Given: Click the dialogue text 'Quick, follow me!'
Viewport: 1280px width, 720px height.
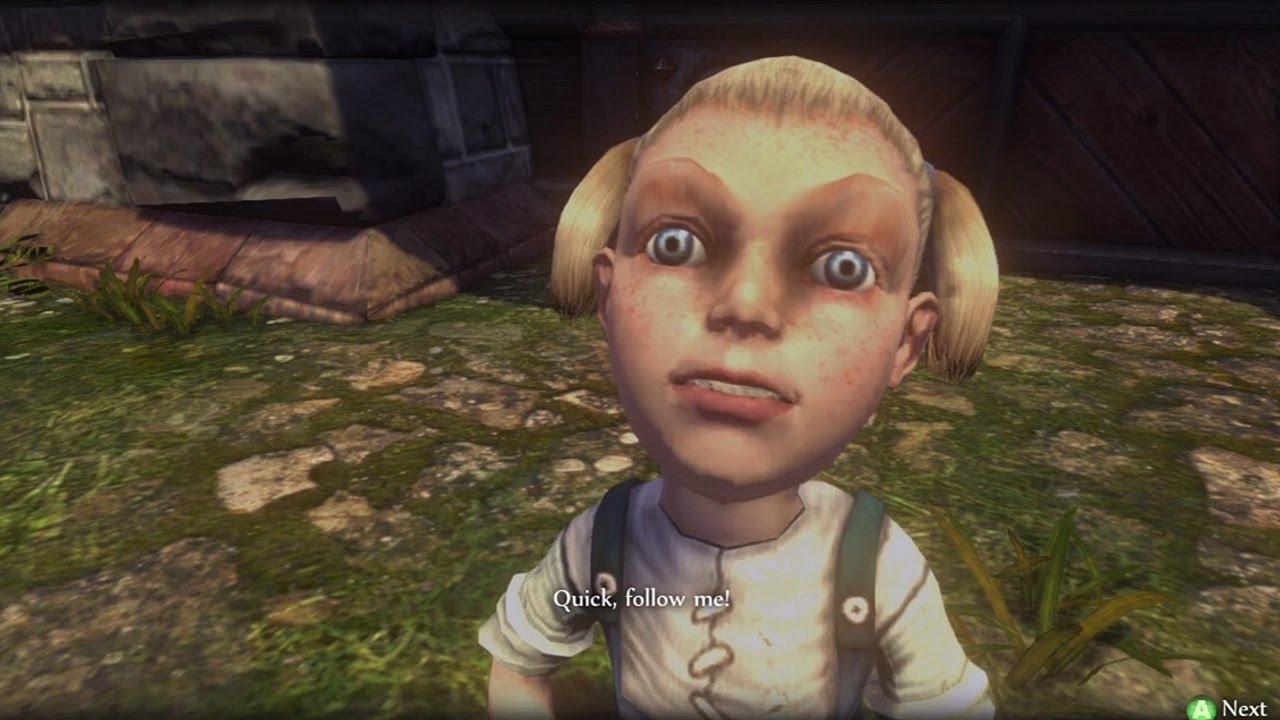Looking at the screenshot, I should 643,600.
